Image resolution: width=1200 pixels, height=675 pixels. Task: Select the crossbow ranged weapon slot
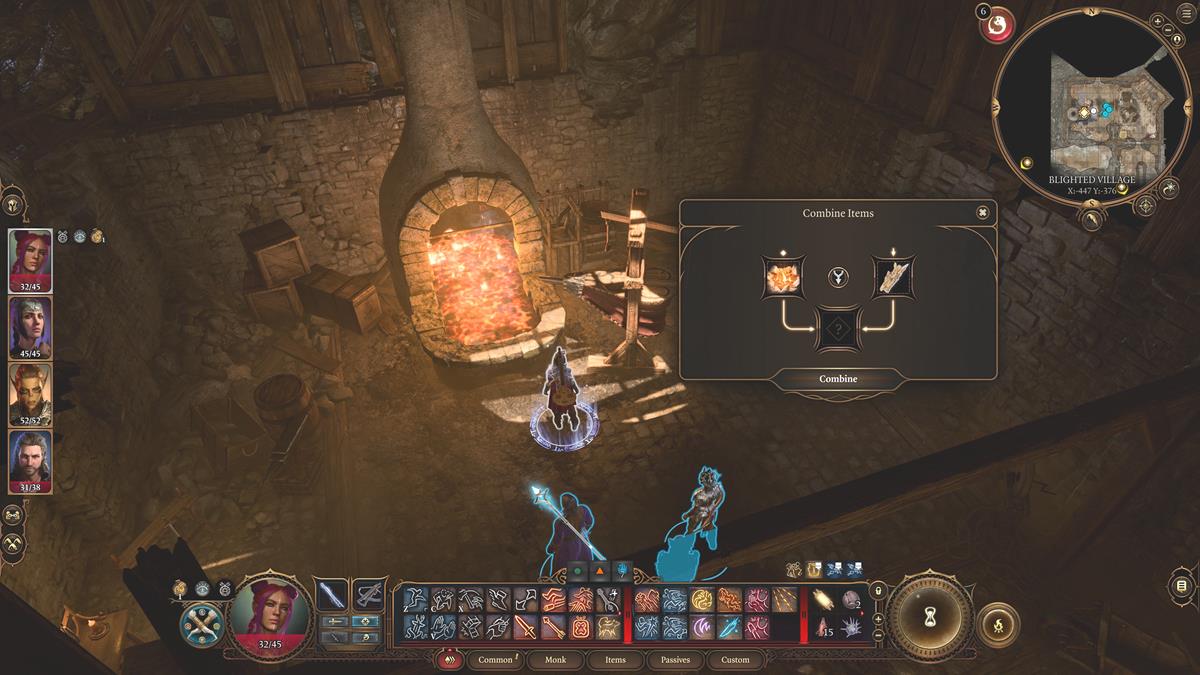[369, 595]
